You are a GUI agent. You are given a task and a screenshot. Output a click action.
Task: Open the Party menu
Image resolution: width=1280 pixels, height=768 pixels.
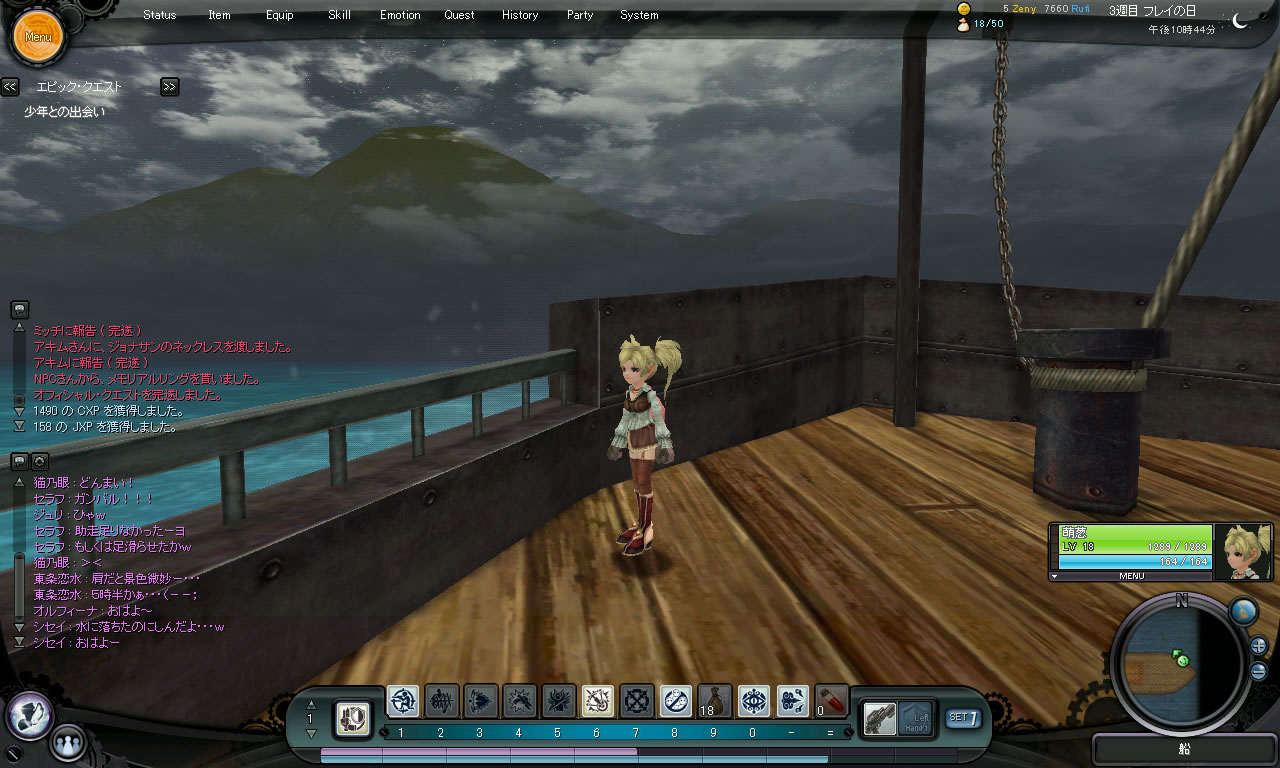(580, 15)
